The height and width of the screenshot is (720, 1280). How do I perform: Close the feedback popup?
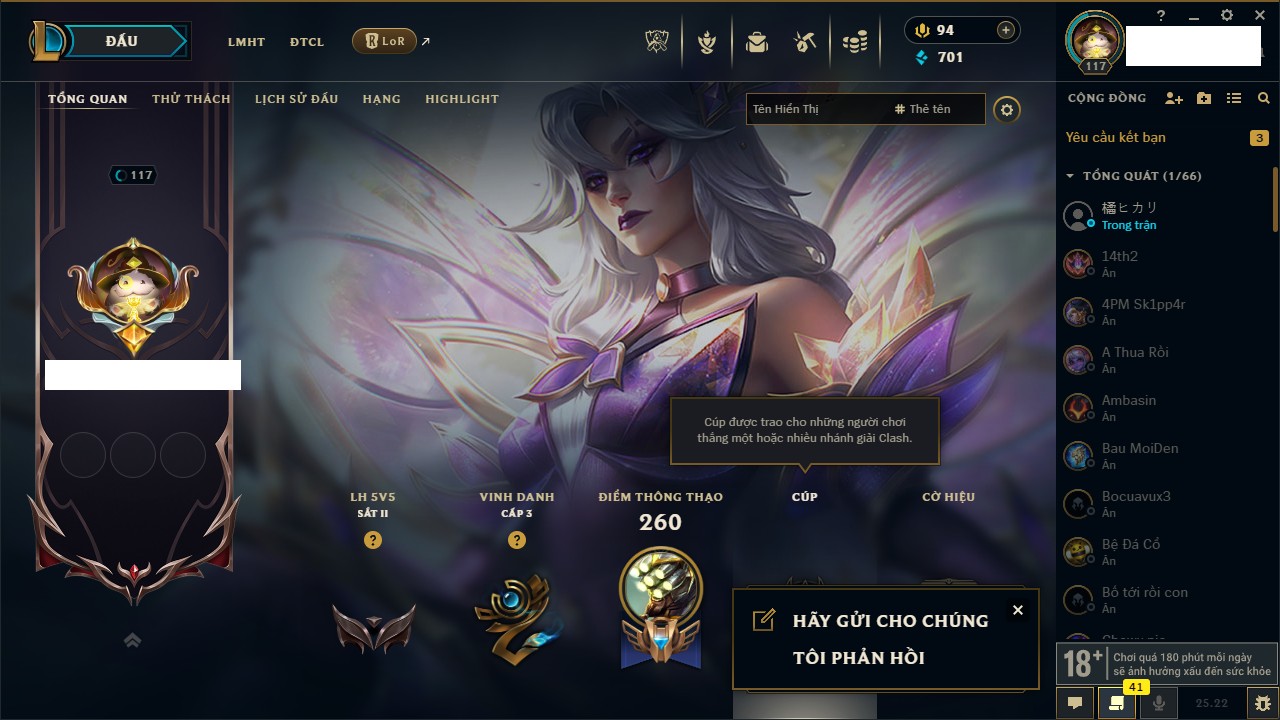1017,610
